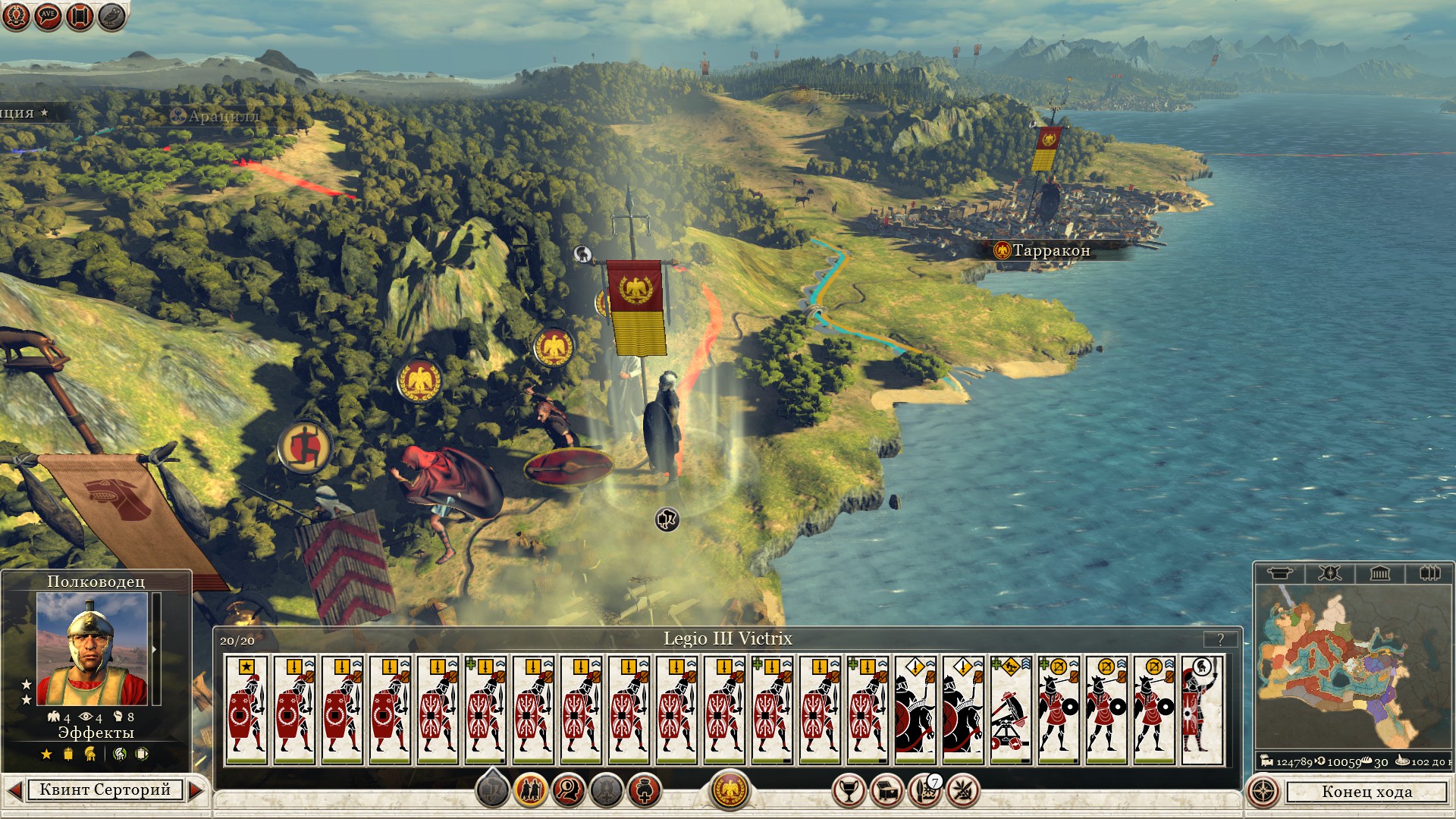Open the recruit units two-soldiers button
The height and width of the screenshot is (819, 1456).
[x=530, y=791]
